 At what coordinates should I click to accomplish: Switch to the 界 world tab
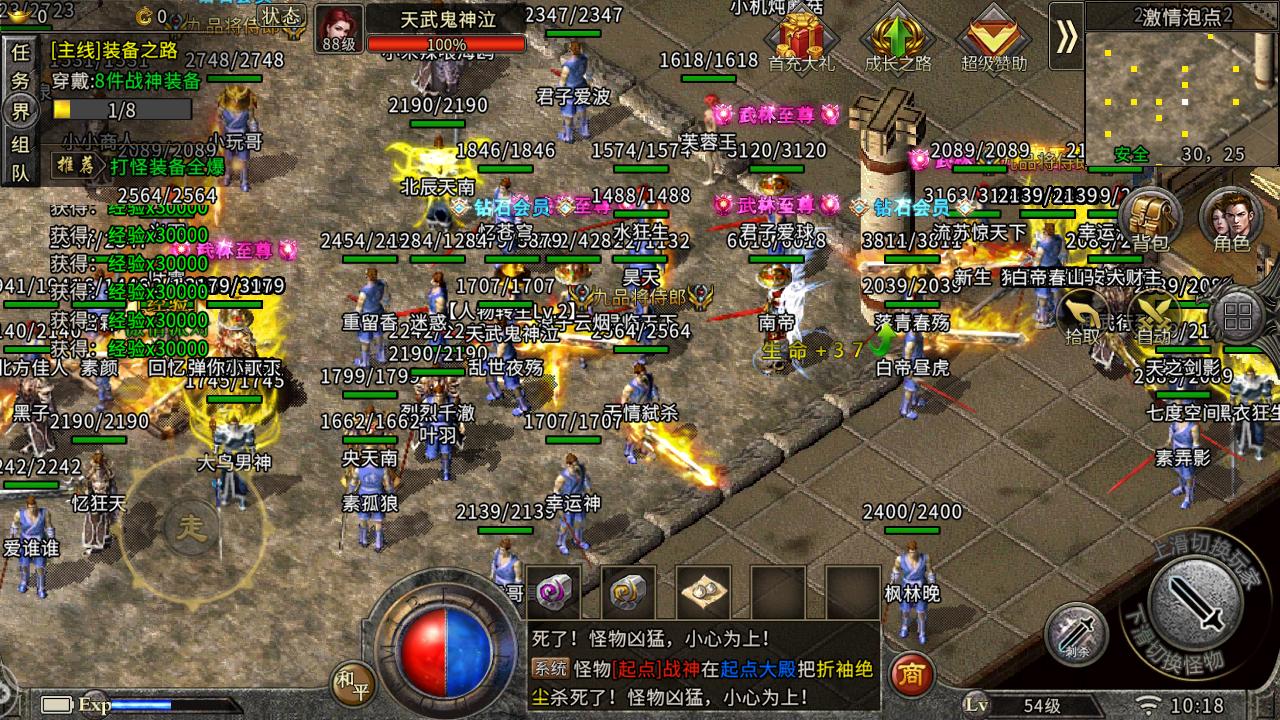click(20, 110)
